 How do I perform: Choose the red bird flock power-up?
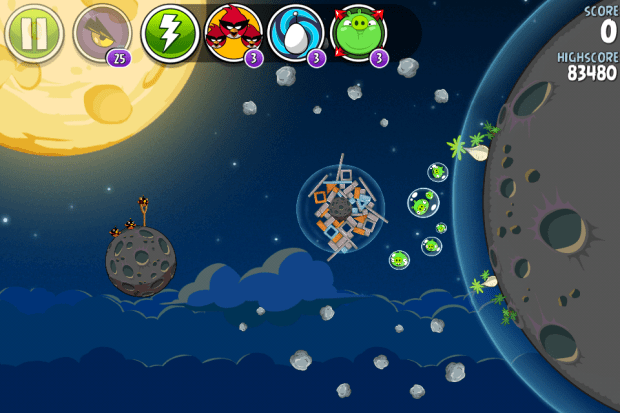(x=233, y=33)
